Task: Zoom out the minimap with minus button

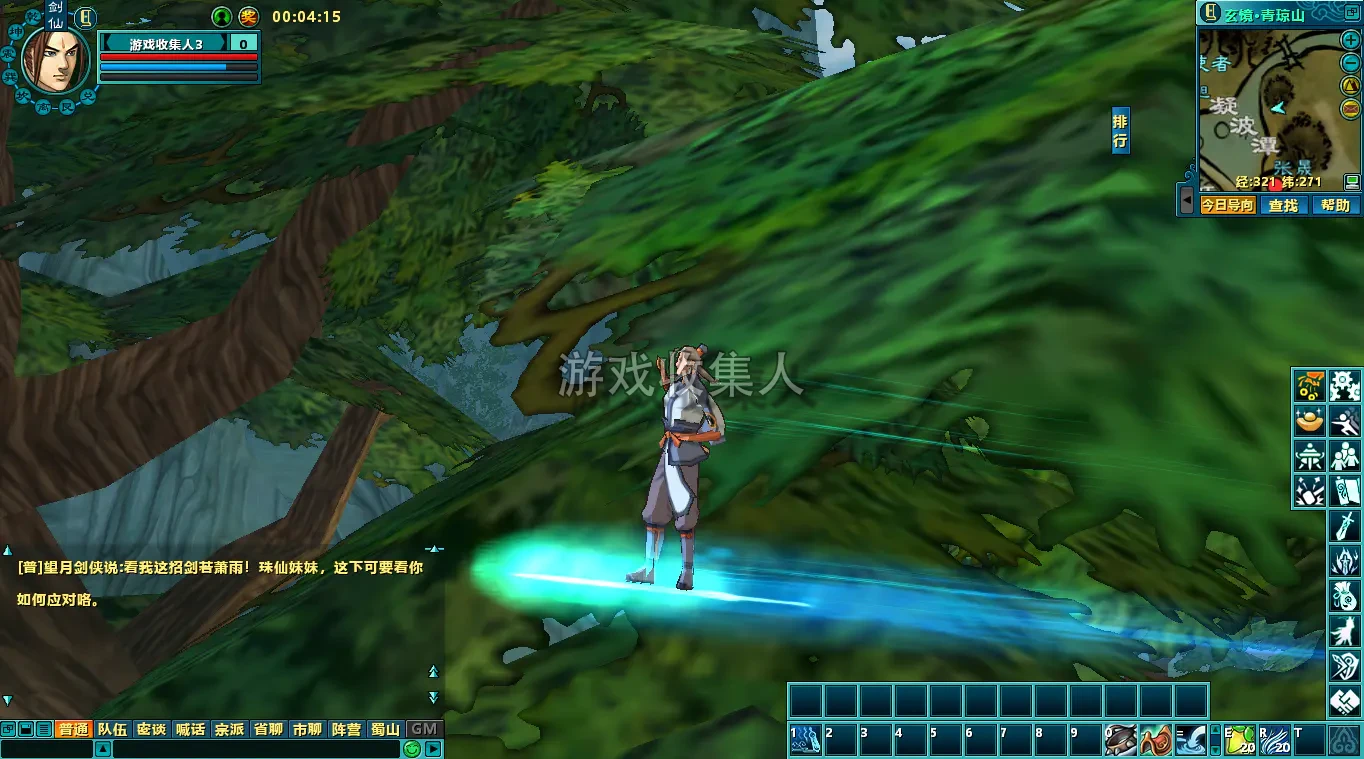Action: (x=1350, y=63)
